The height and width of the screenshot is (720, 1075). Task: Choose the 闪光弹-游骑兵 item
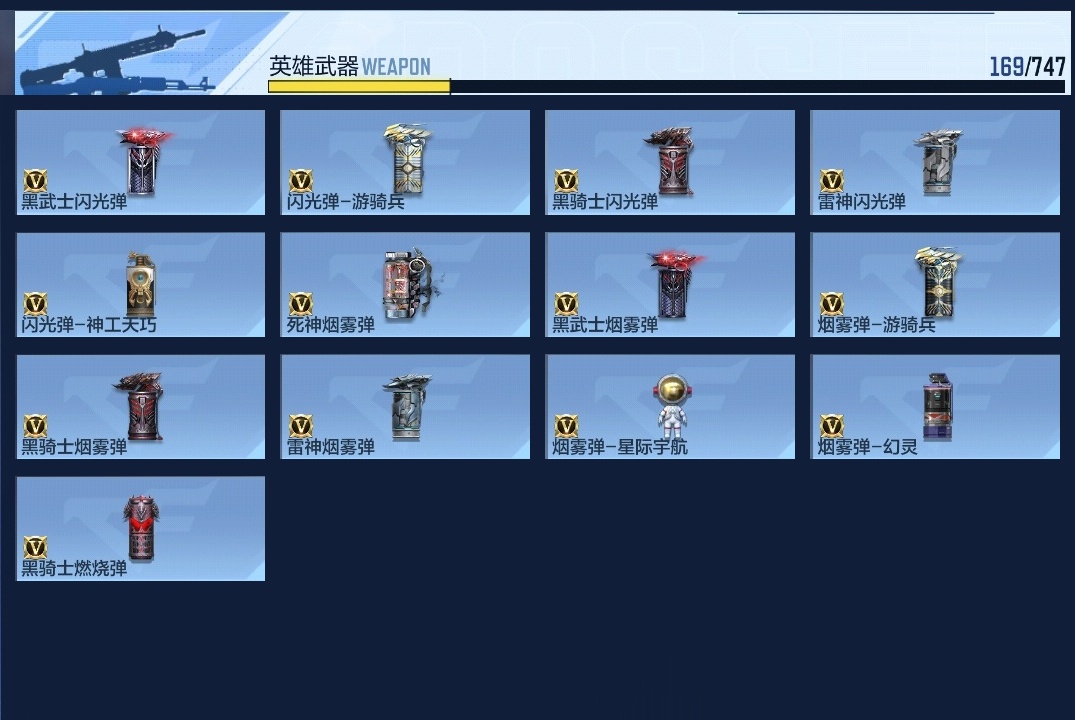click(x=405, y=162)
